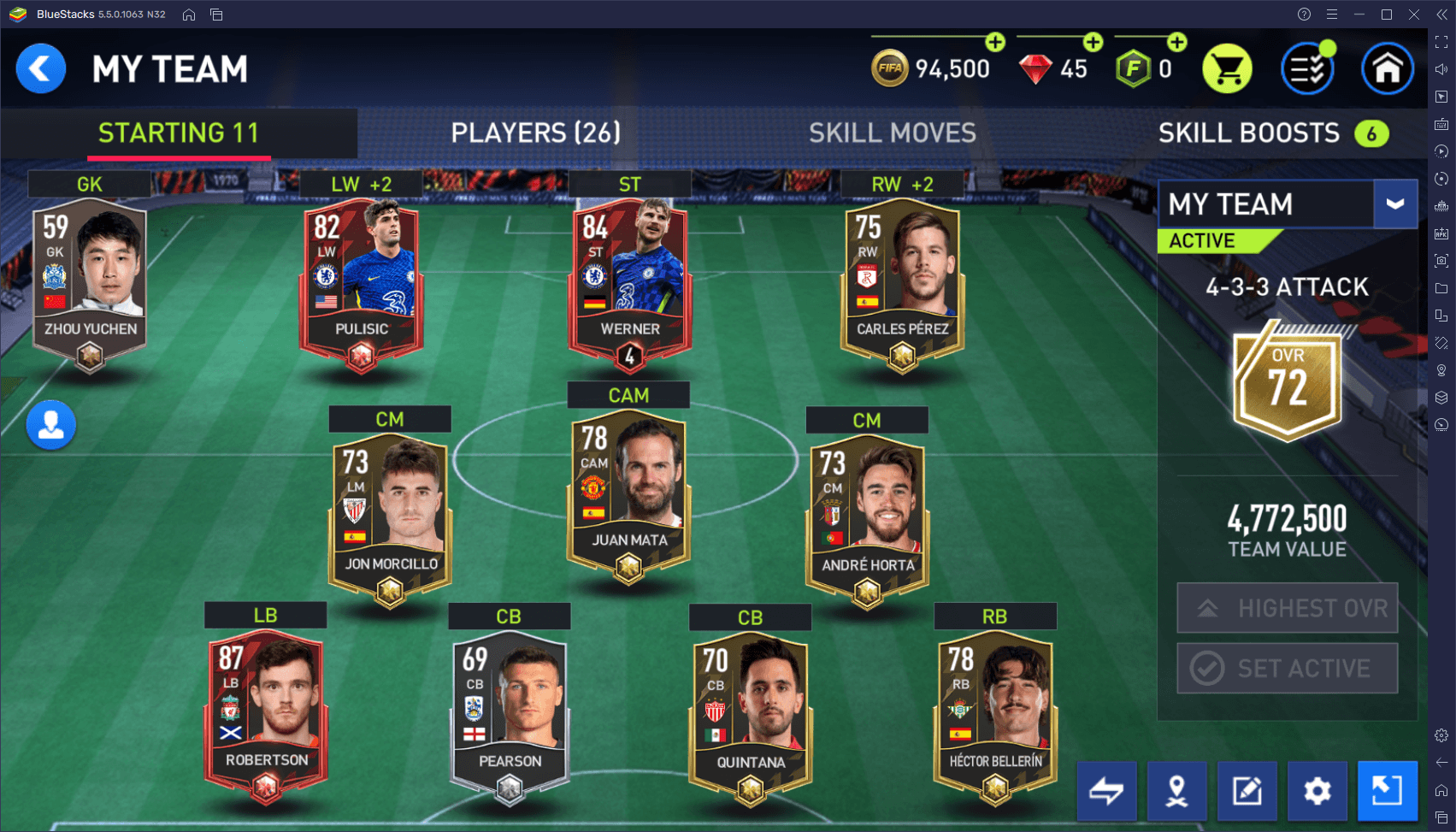Click the Set Active button
Image resolution: width=1456 pixels, height=832 pixels.
tap(1287, 668)
